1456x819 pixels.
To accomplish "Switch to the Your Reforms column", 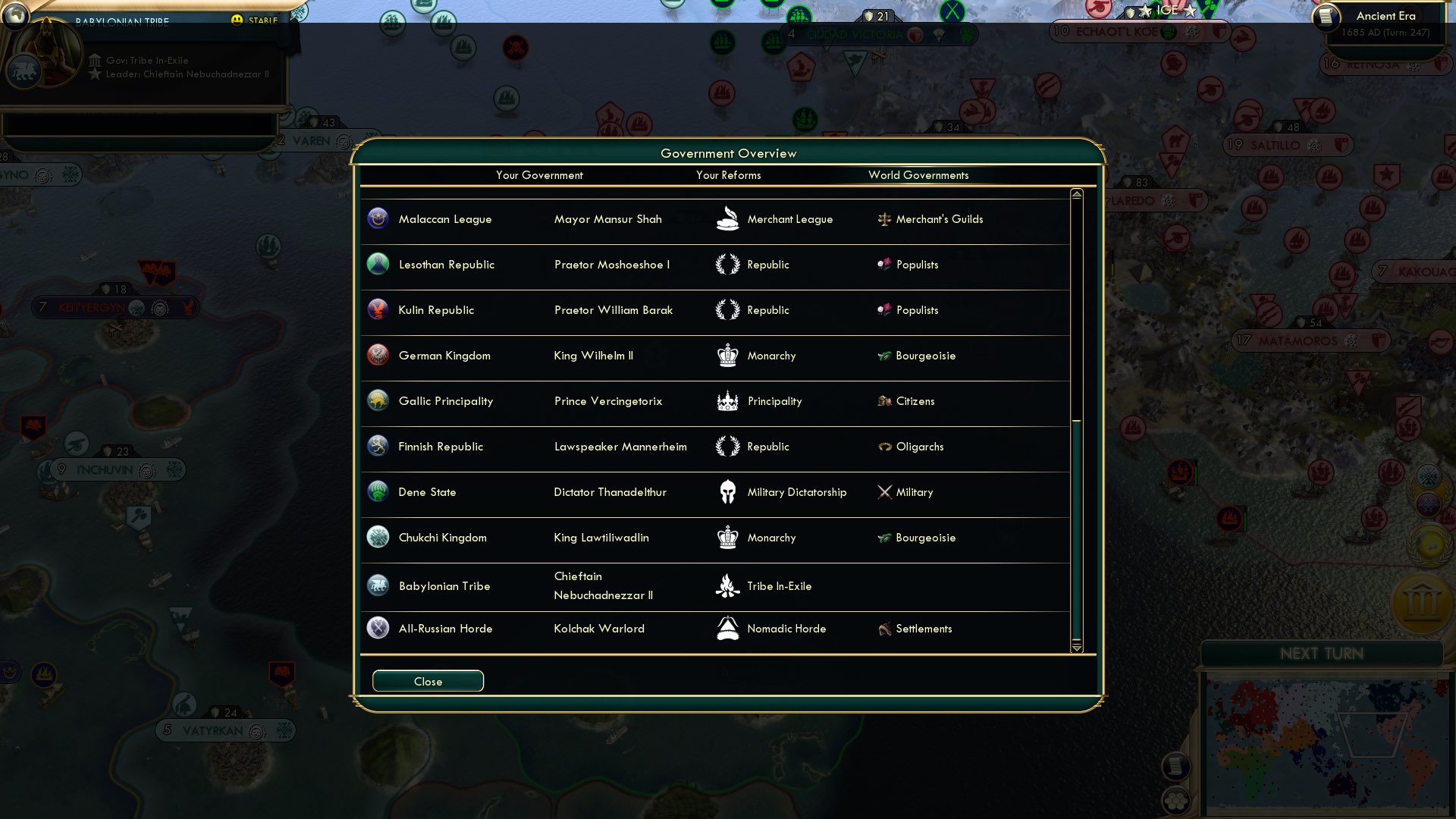I will click(727, 175).
